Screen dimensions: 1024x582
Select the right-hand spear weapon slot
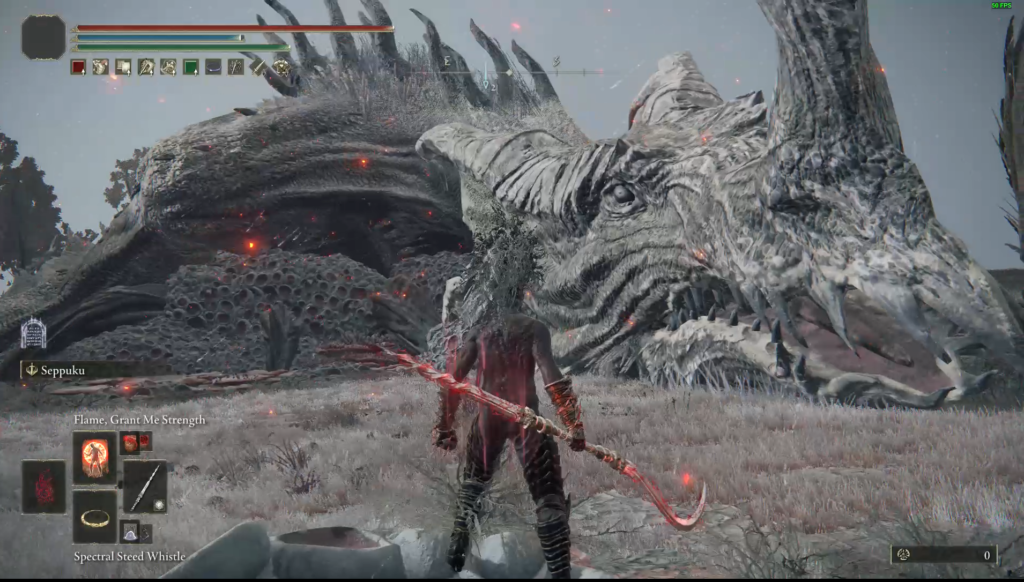(x=145, y=487)
